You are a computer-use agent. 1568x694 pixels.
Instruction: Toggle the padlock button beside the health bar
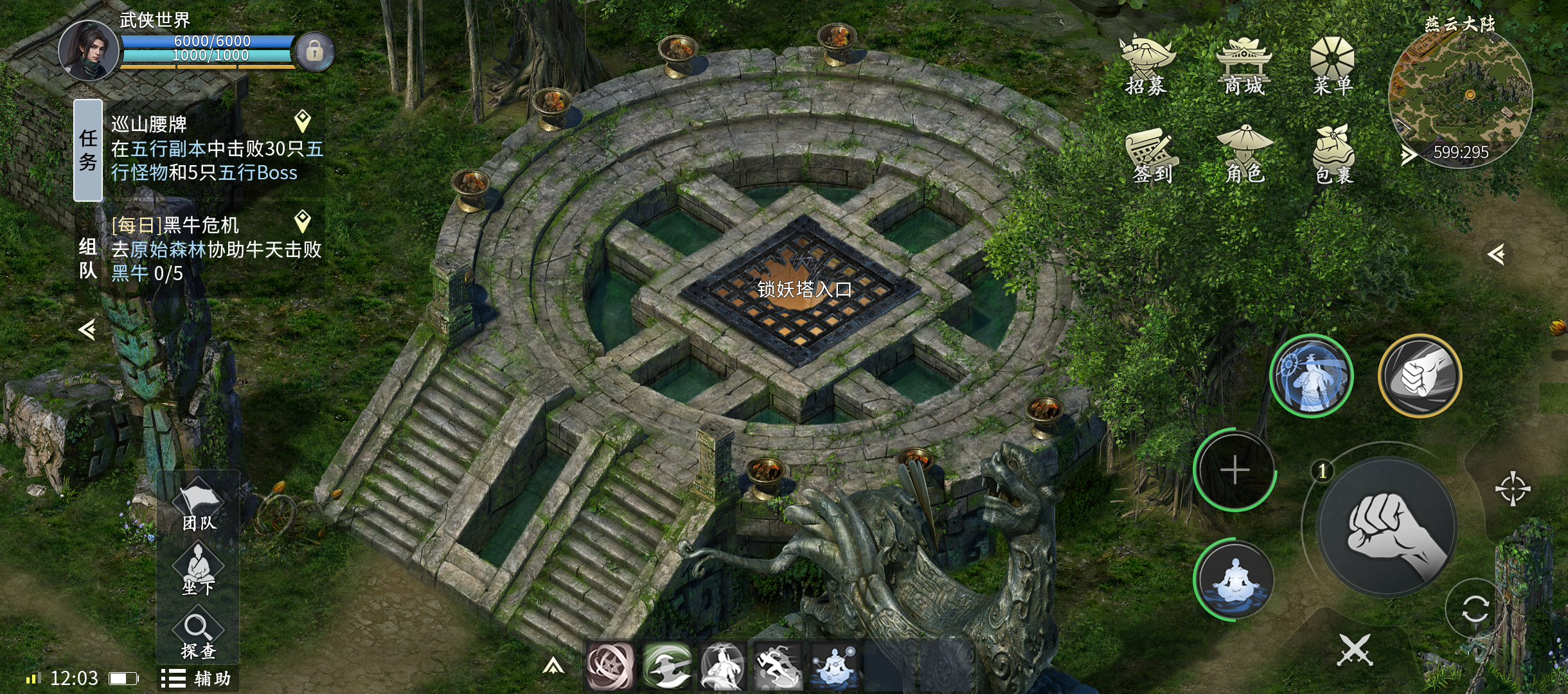314,51
